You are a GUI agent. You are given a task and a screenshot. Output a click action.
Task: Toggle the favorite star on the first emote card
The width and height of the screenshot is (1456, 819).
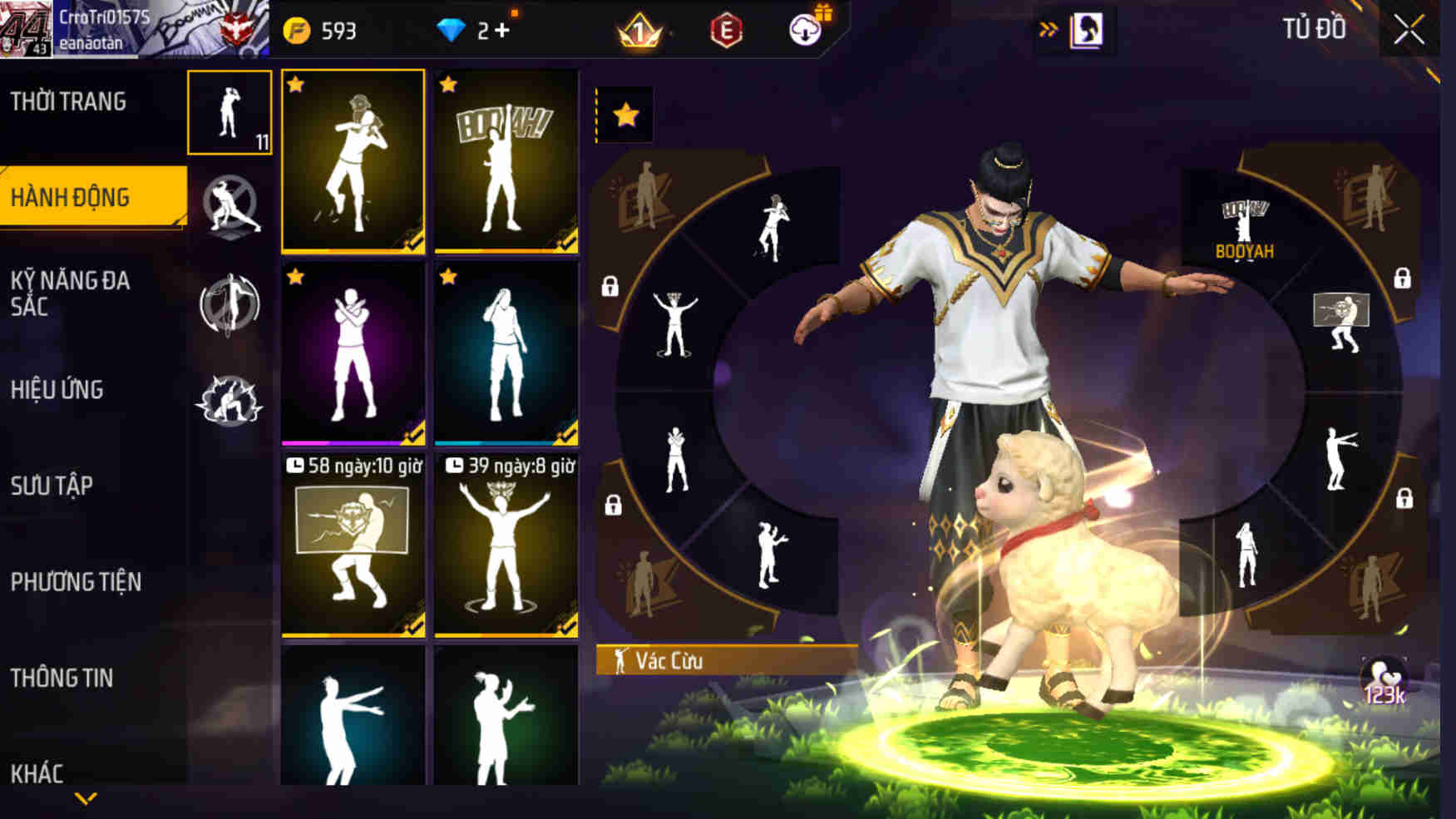click(297, 83)
